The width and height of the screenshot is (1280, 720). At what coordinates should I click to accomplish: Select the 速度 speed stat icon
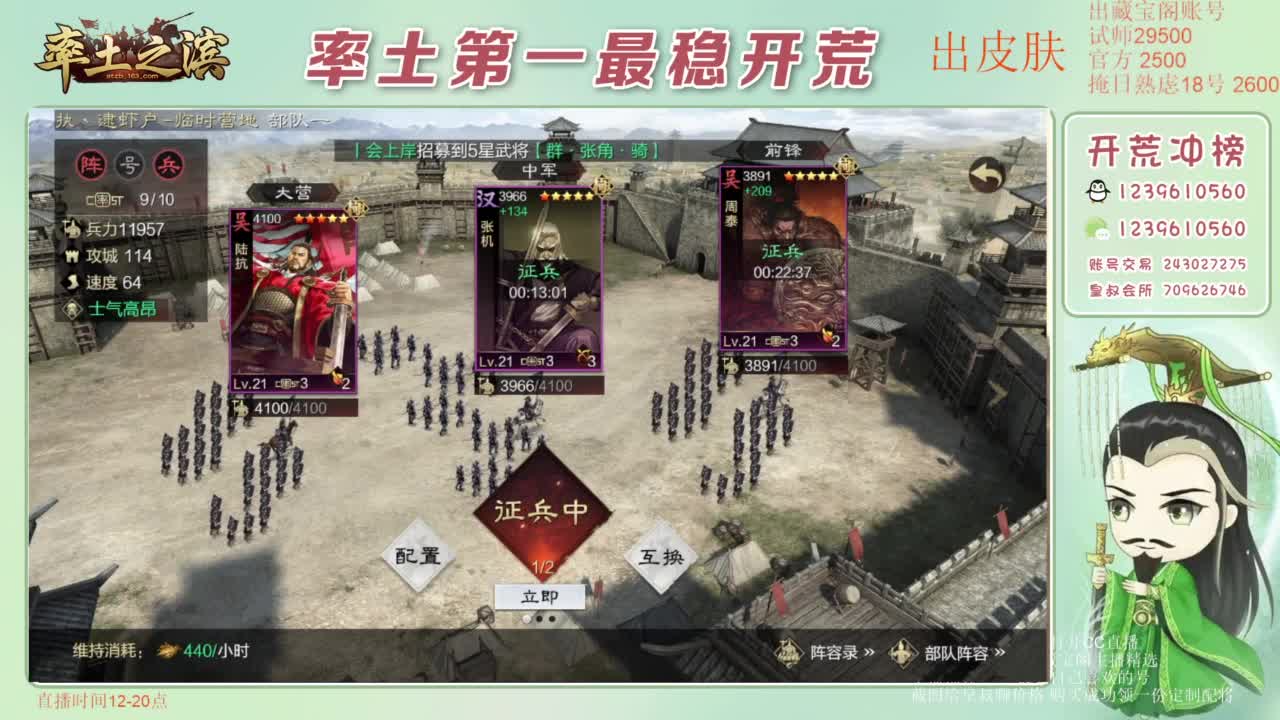click(71, 280)
